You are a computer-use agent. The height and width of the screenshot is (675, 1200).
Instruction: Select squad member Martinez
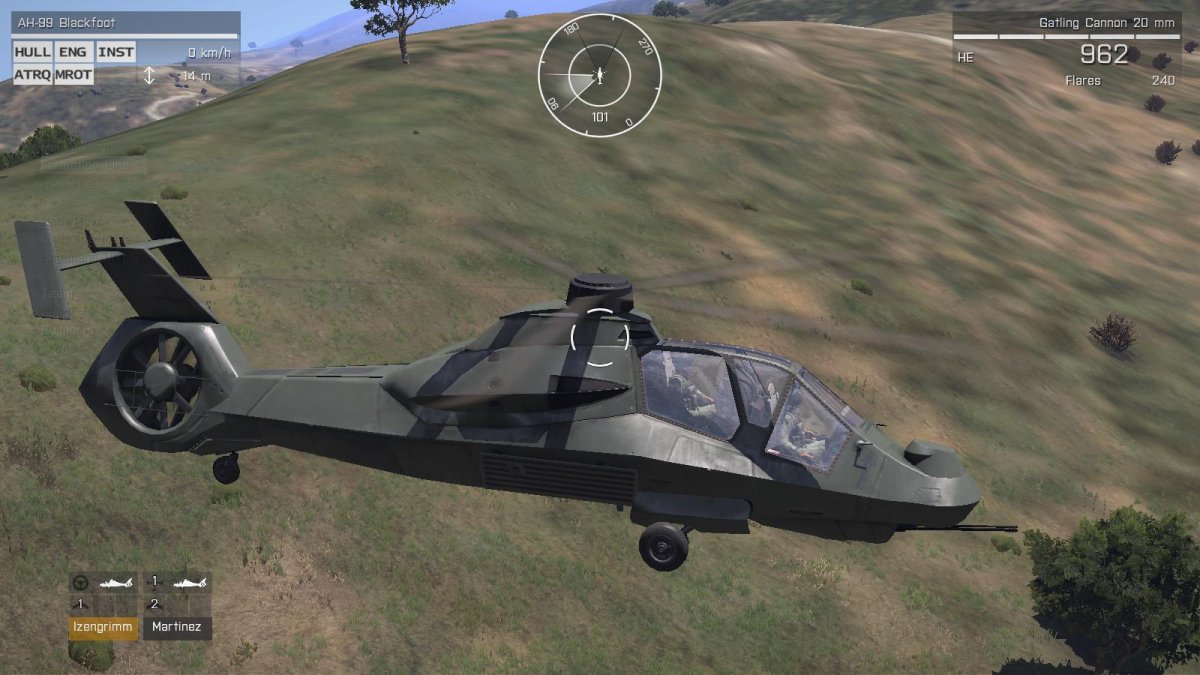[177, 628]
